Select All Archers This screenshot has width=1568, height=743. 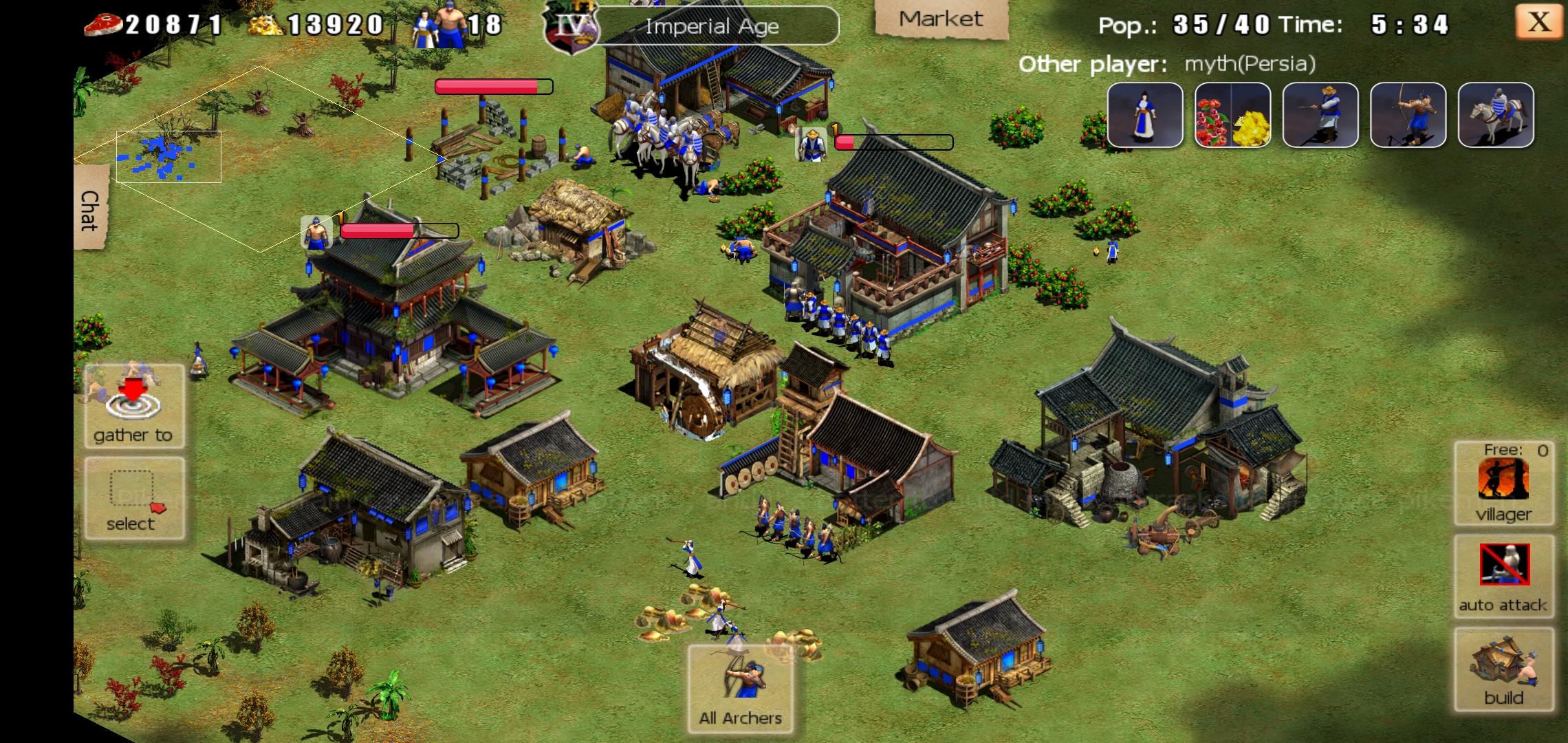click(741, 688)
